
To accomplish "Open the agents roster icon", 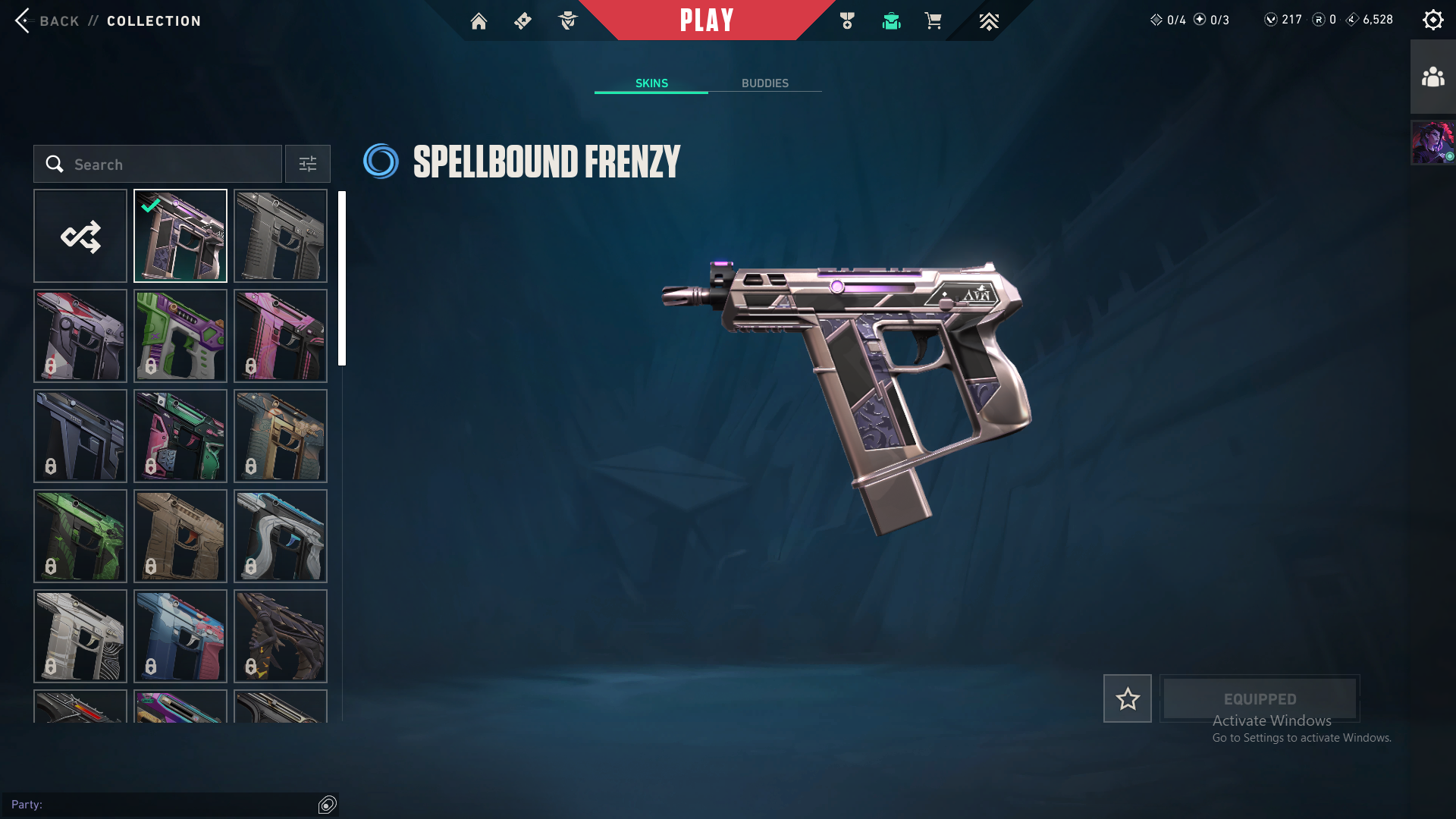I will 567,21.
